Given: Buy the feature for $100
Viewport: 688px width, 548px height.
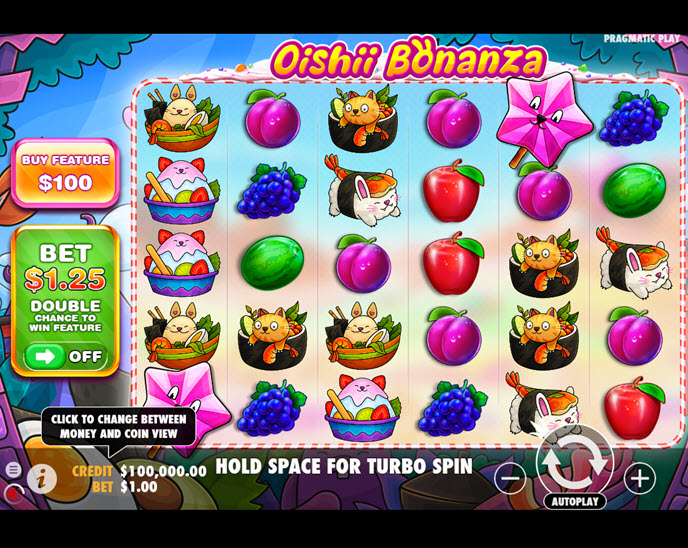Looking at the screenshot, I should tap(66, 173).
